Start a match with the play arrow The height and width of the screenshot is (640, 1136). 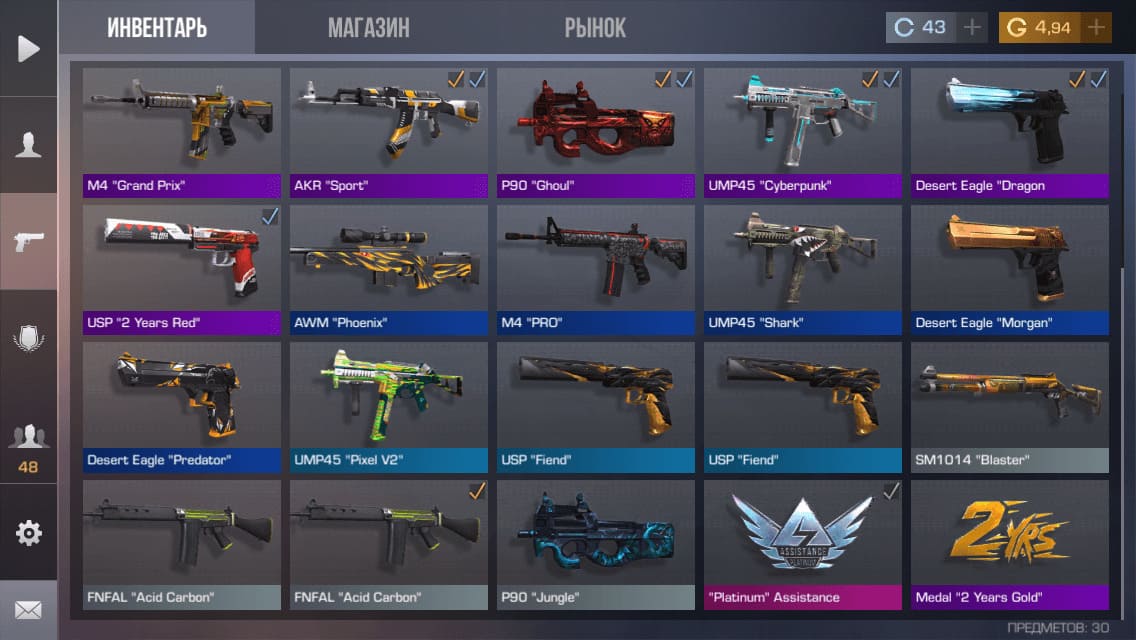(28, 48)
